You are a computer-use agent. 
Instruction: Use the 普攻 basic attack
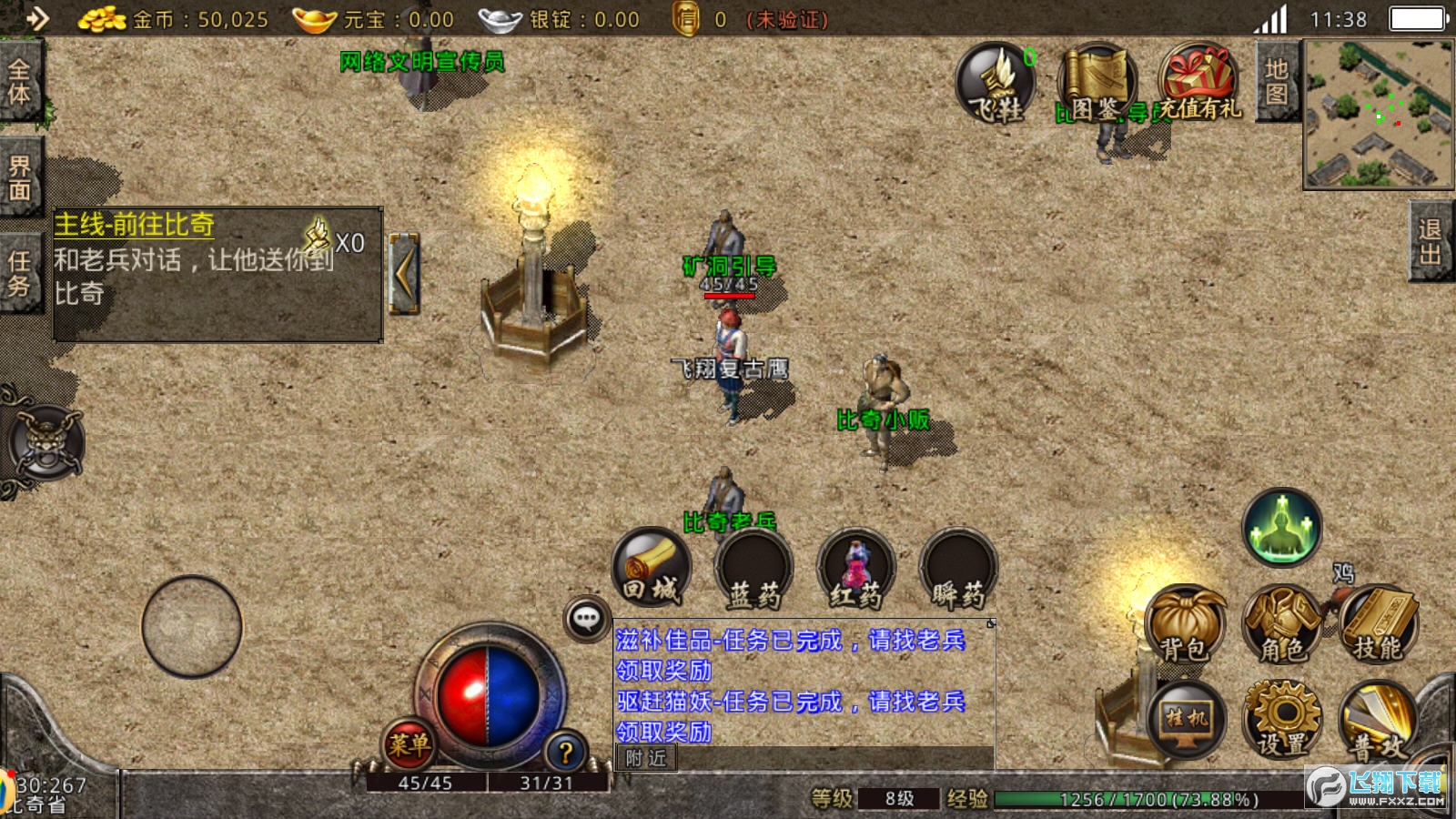pos(1378,724)
